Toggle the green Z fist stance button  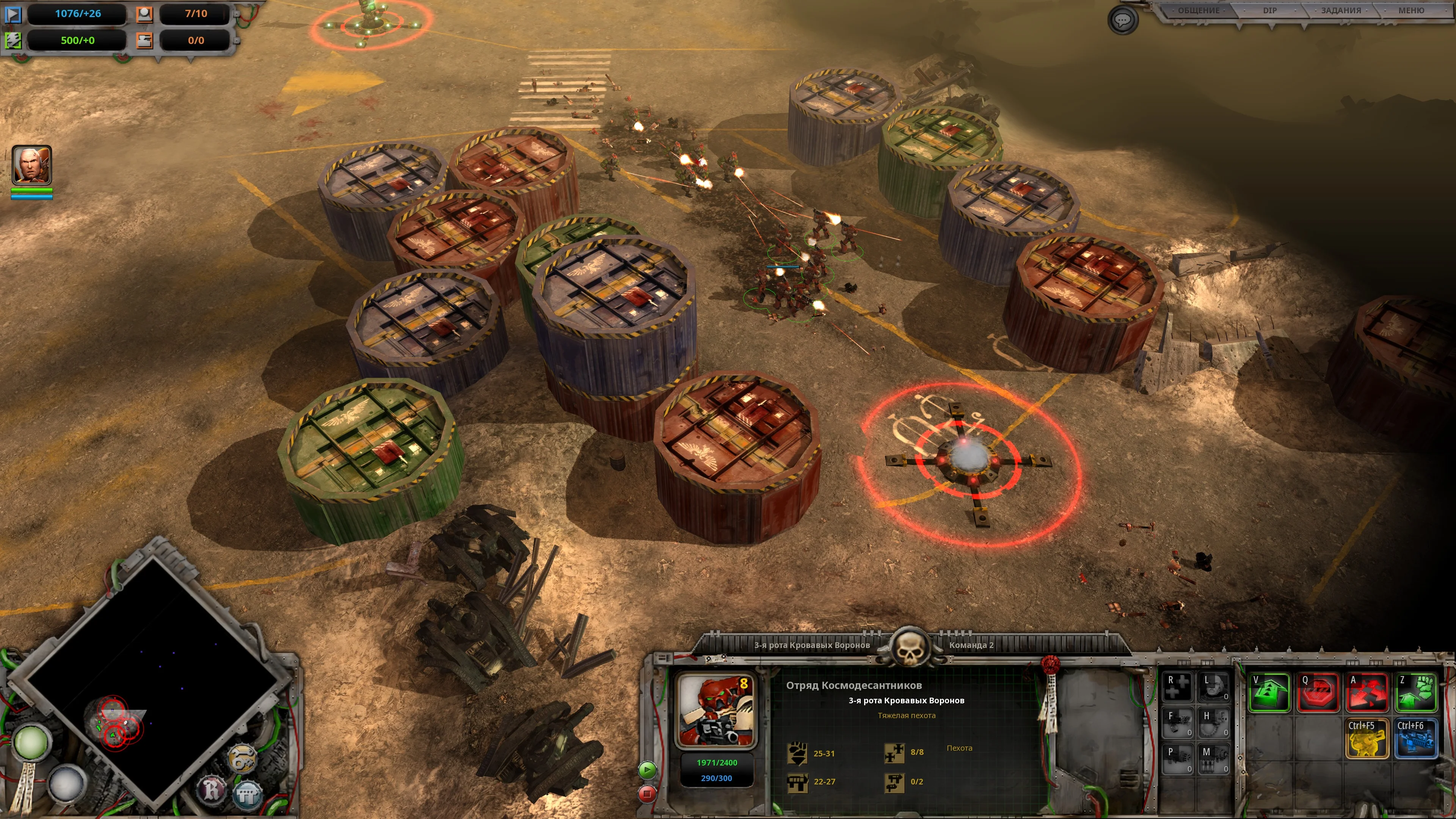[x=1417, y=692]
